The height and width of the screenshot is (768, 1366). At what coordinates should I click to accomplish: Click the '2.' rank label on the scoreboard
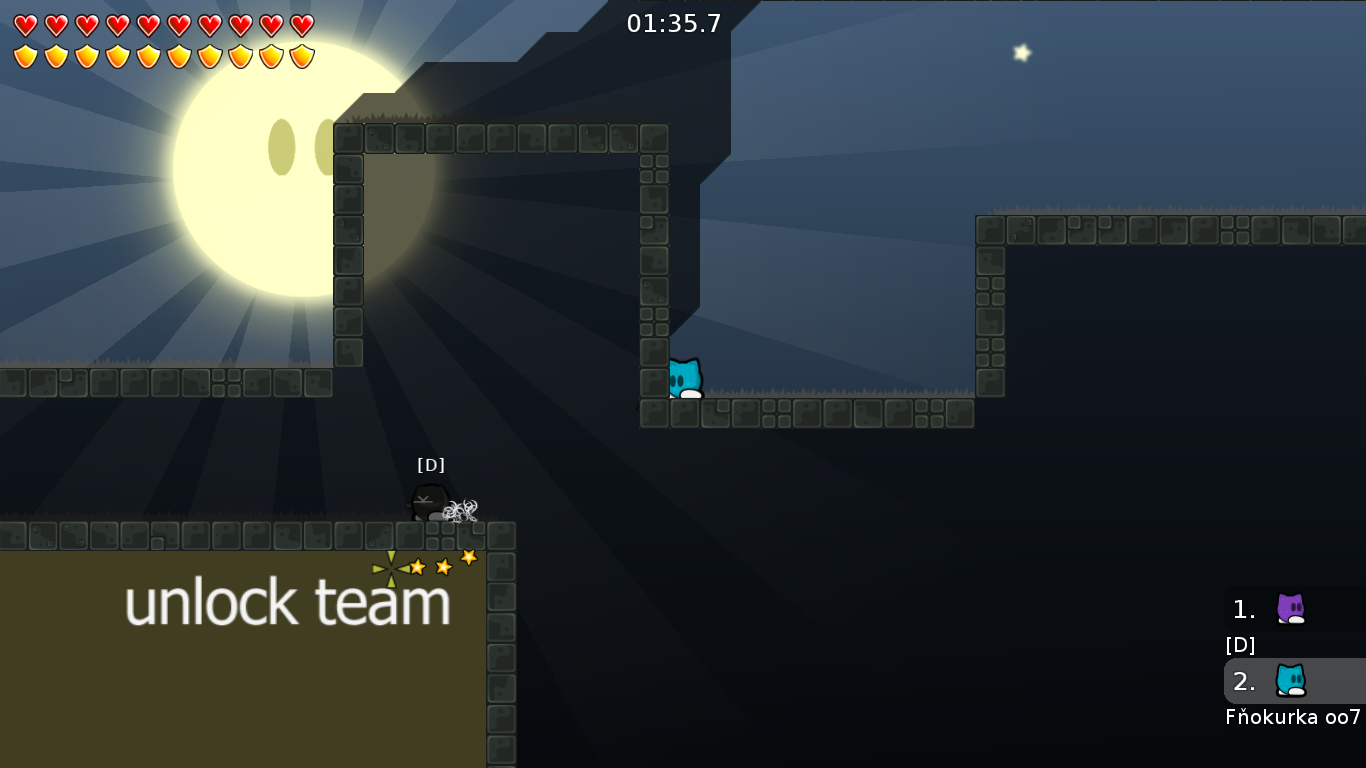[x=1243, y=682]
